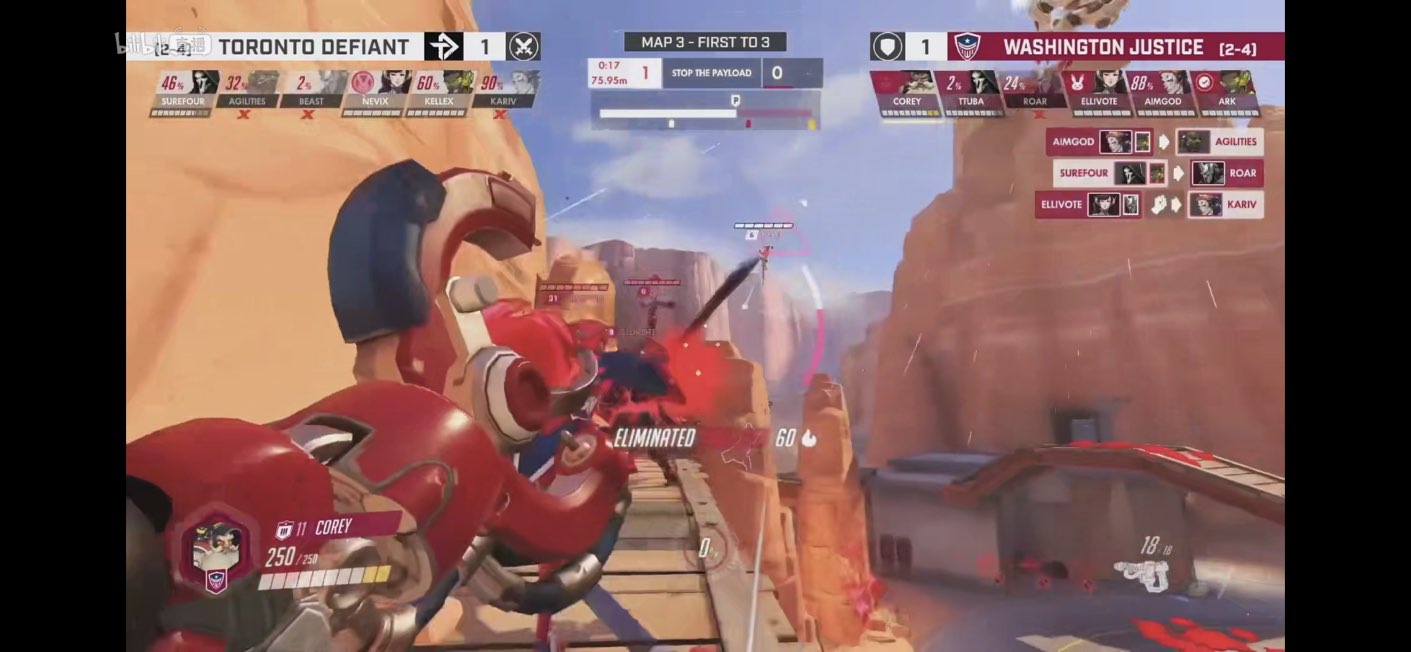Click the Surefour eliminated Roar kill feed entry

[1158, 173]
